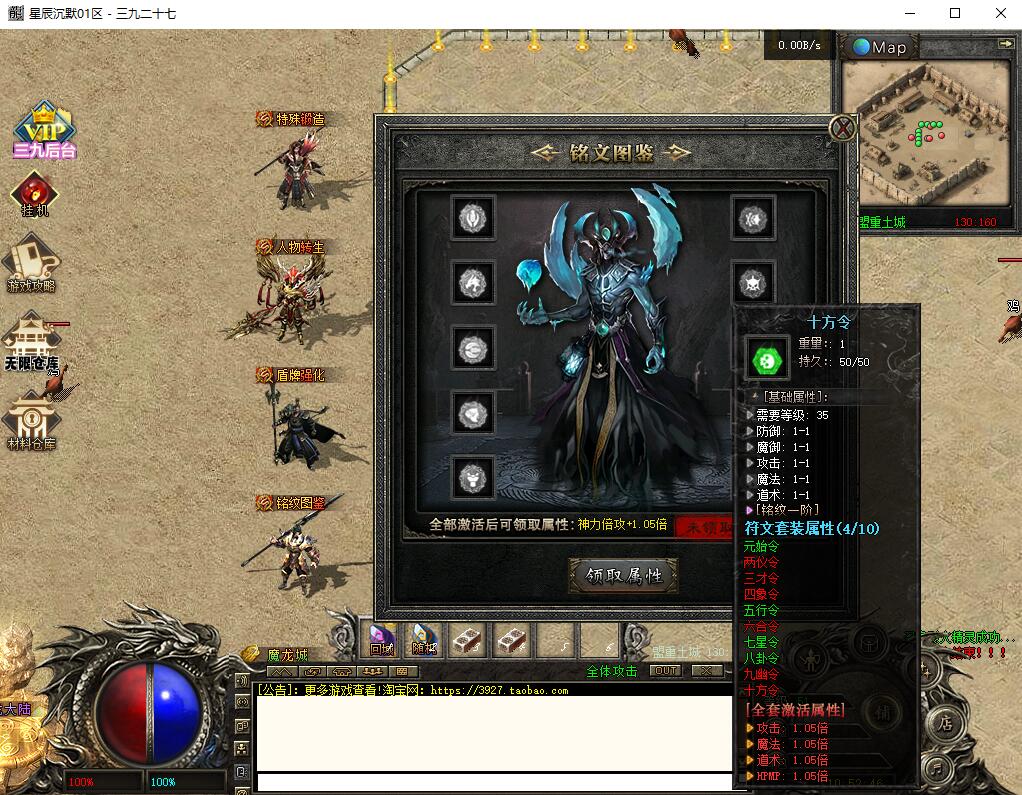The width and height of the screenshot is (1022, 795).
Task: Toggle the 挂机 auto-battle icon
Action: click(x=35, y=194)
